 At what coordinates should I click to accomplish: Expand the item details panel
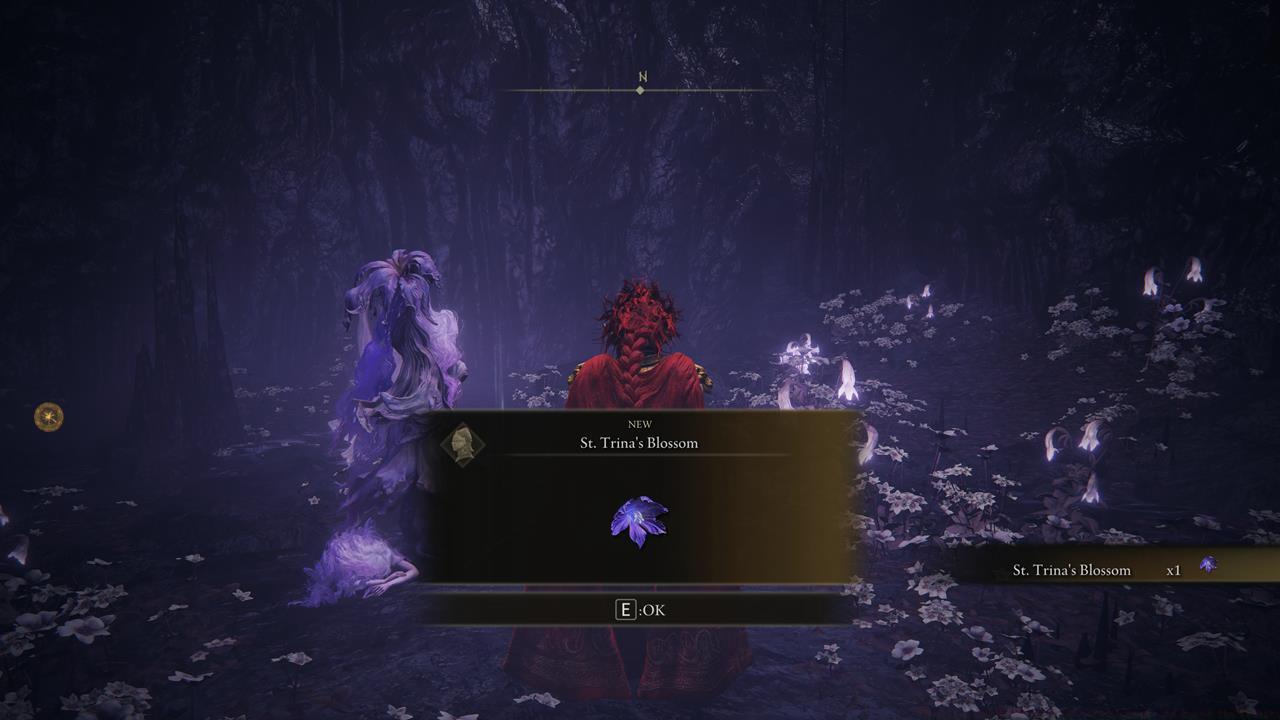pos(640,517)
